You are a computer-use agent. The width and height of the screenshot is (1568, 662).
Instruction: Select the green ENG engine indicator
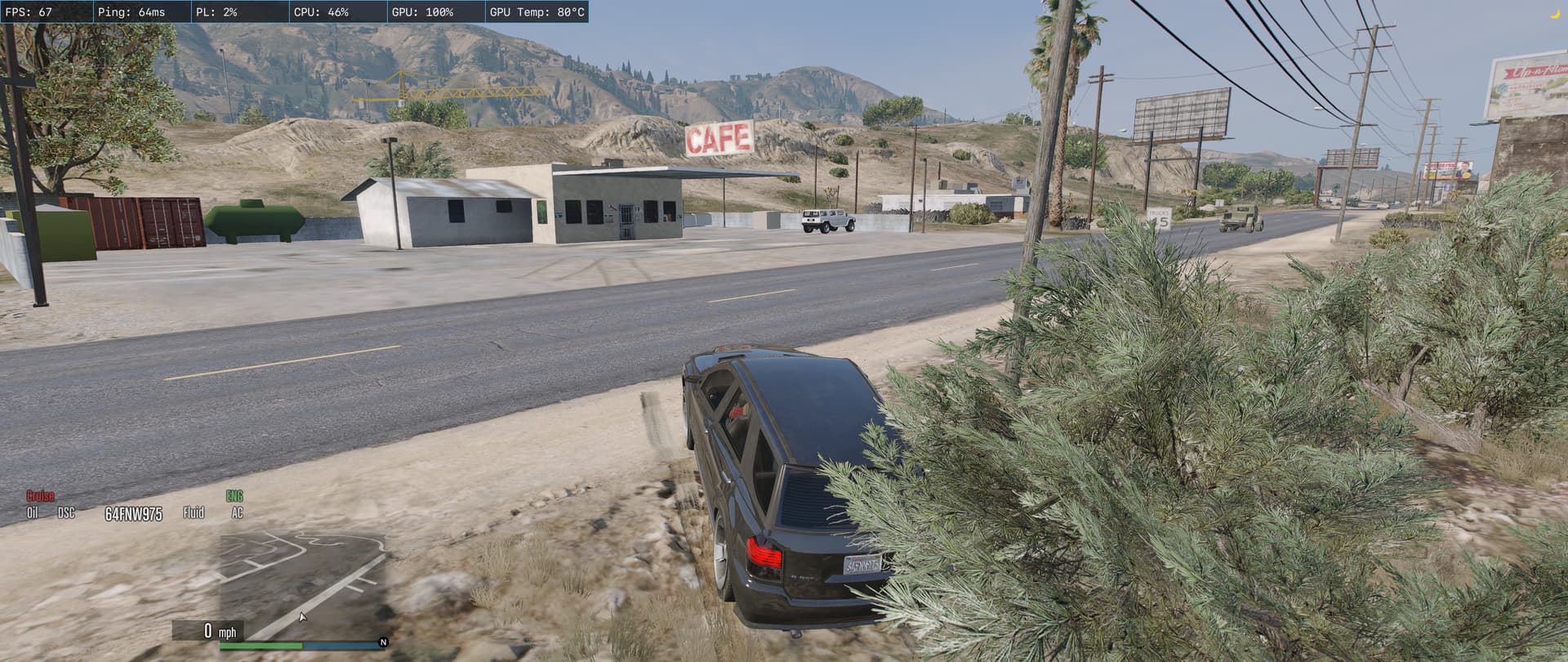(234, 496)
